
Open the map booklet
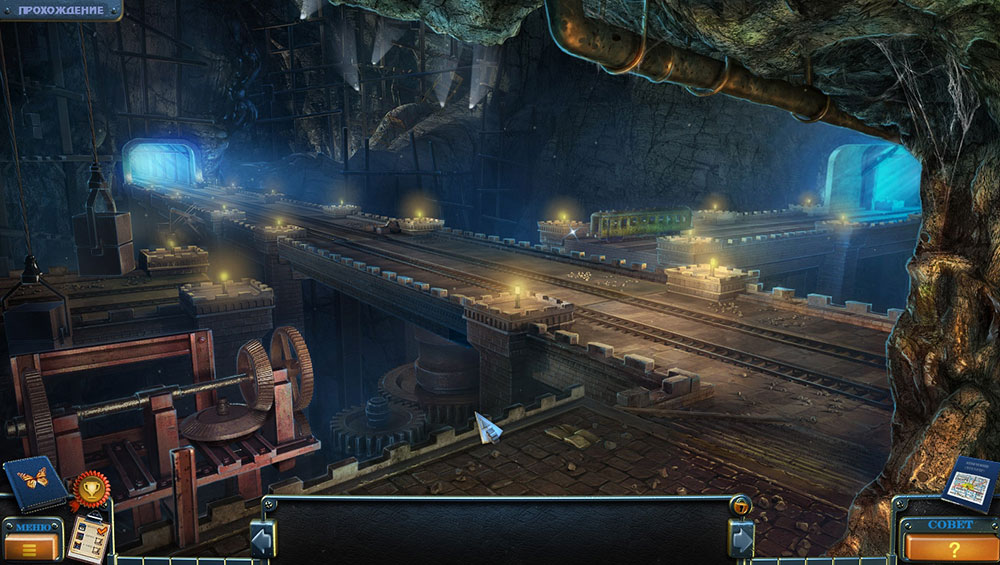point(968,483)
